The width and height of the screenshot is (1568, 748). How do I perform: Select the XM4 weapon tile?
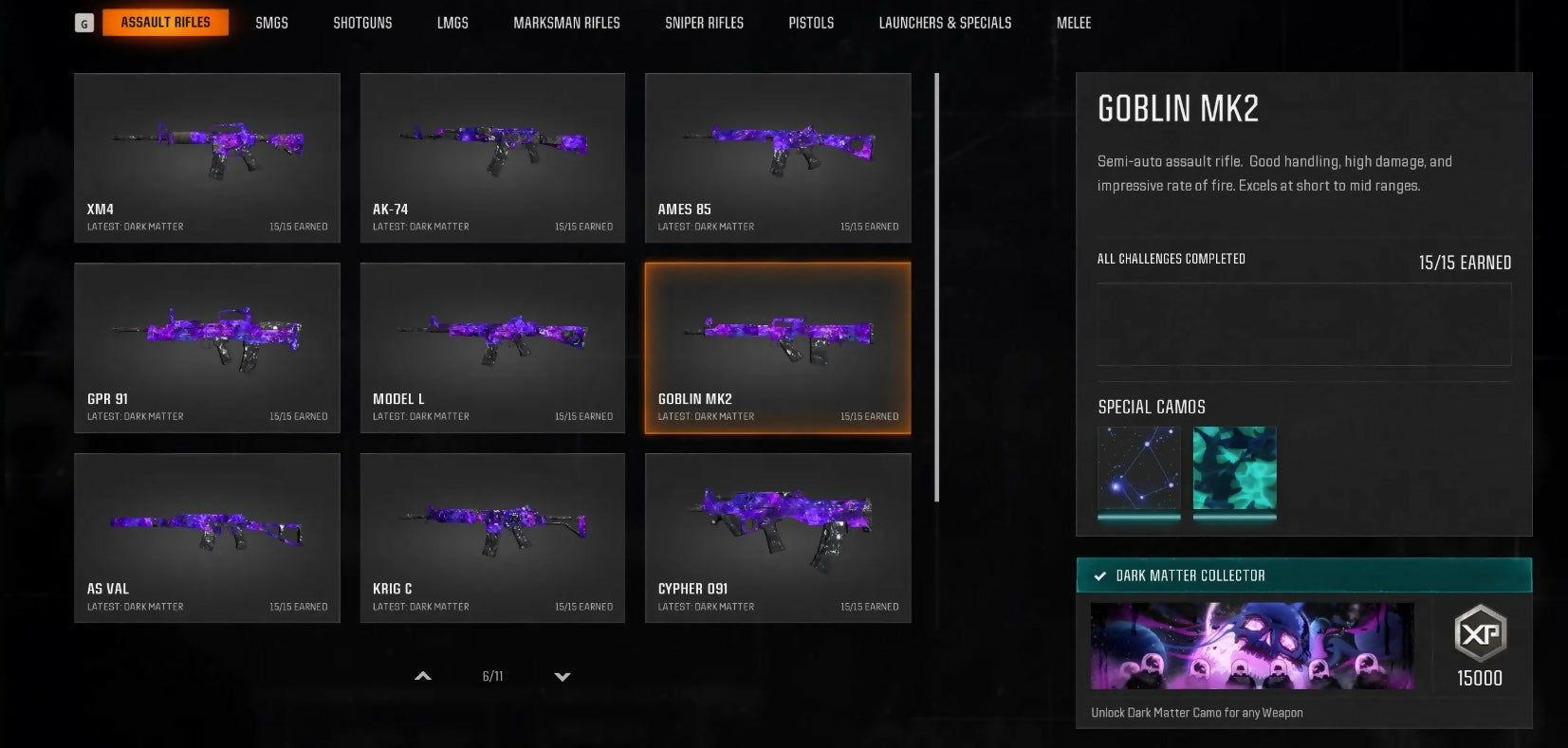pos(207,157)
